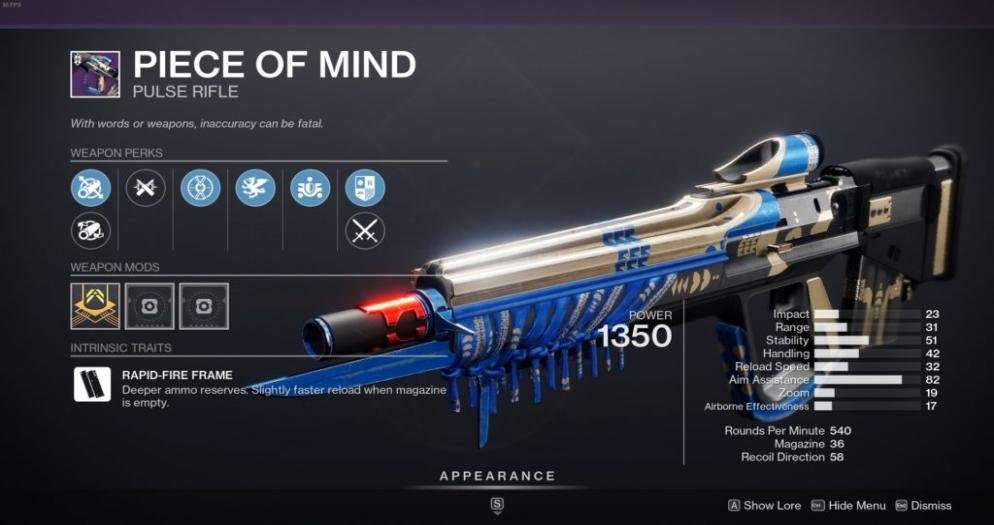Select the crossed bullets magazine perk
The width and height of the screenshot is (994, 525).
point(145,187)
